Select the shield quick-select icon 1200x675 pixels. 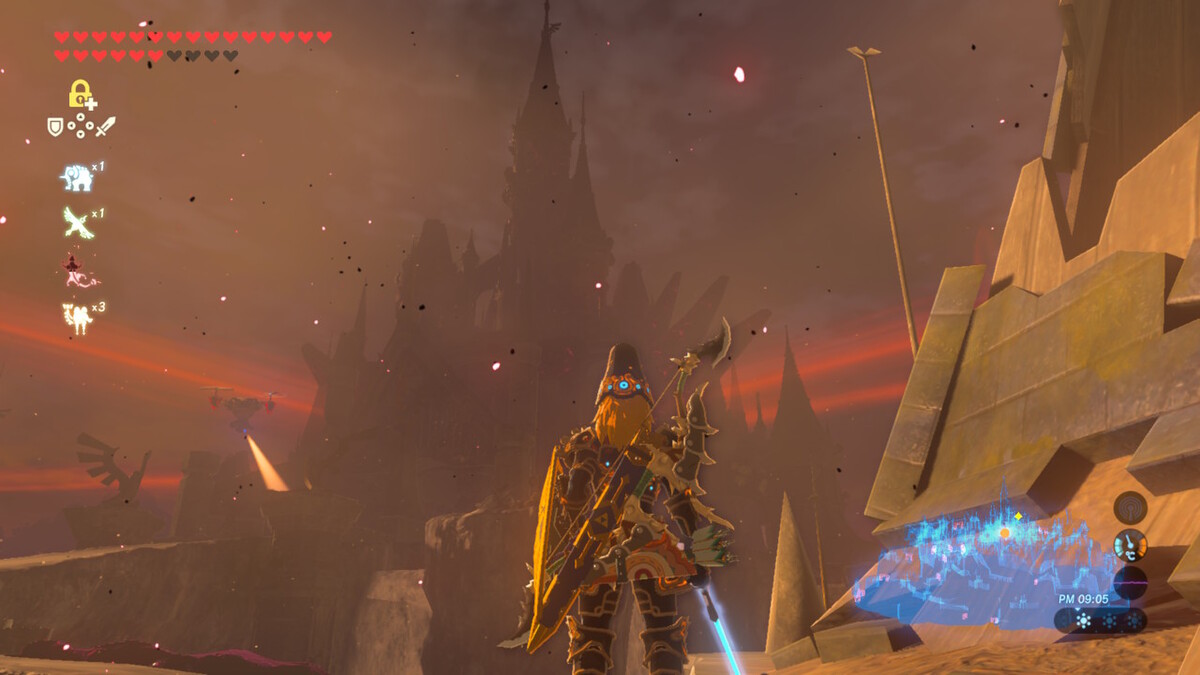[x=56, y=126]
